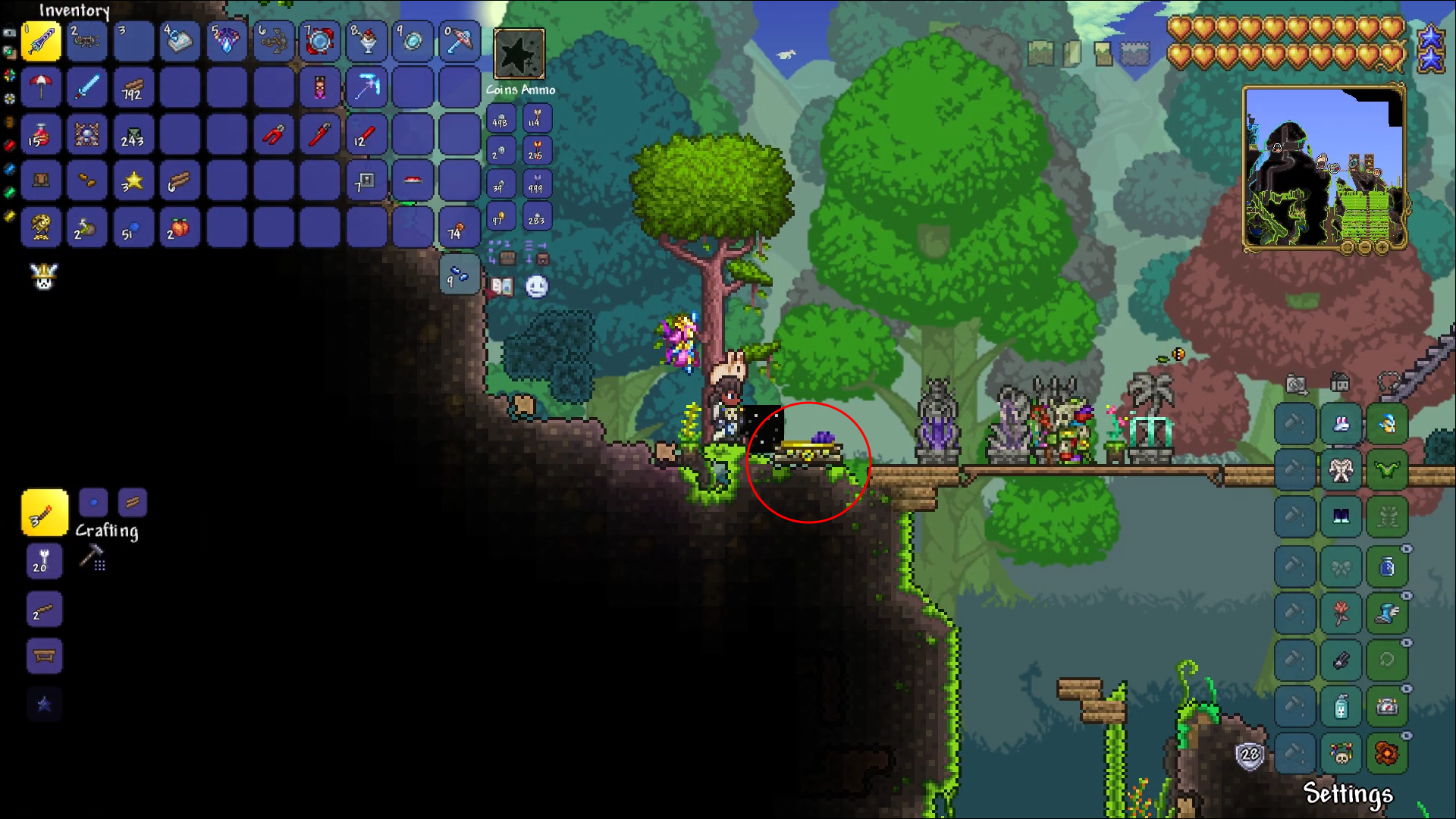1456x819 pixels.
Task: Open the bestiary book icon
Action: coord(502,286)
